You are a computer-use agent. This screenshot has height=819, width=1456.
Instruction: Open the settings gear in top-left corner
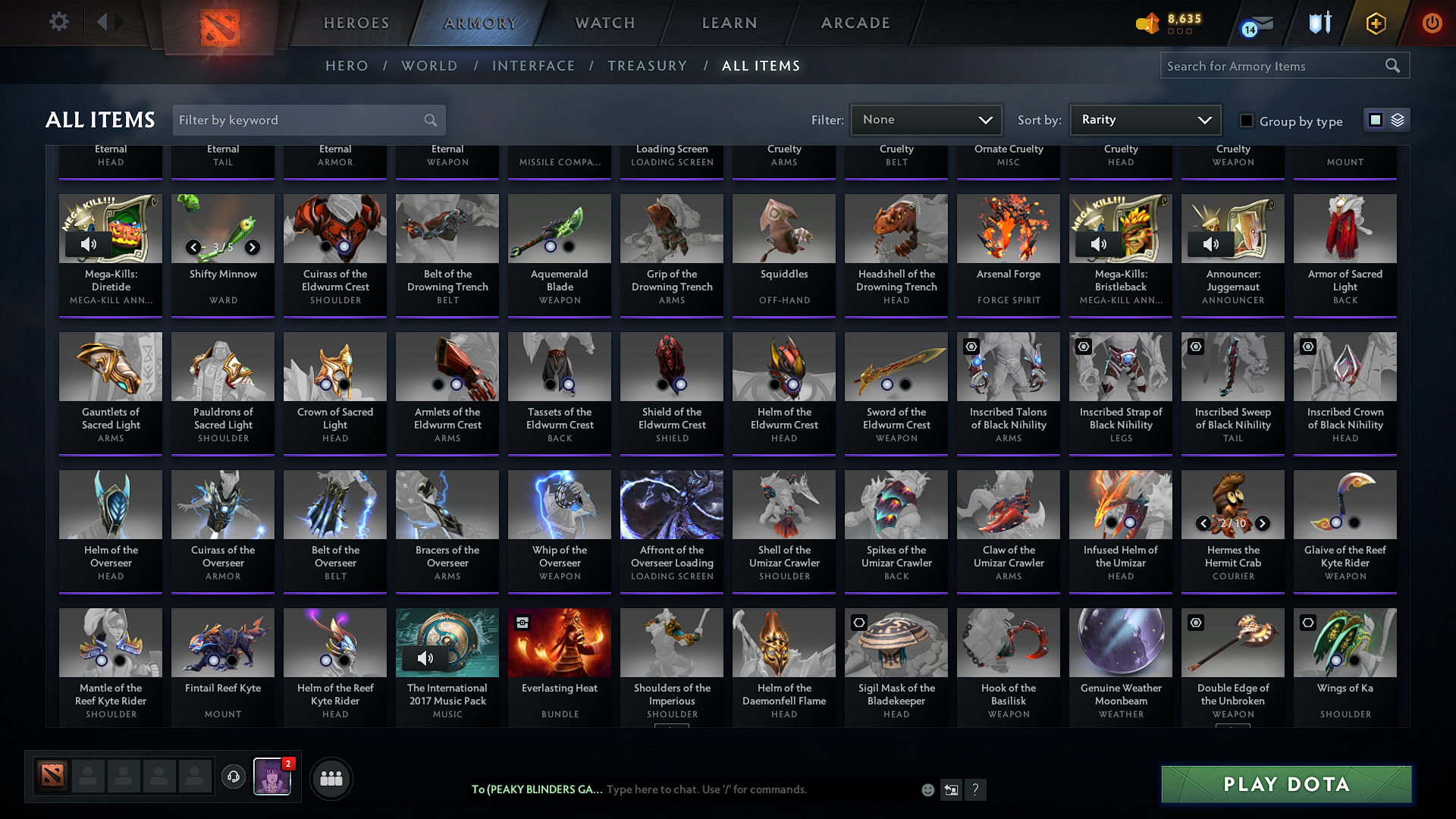point(58,22)
